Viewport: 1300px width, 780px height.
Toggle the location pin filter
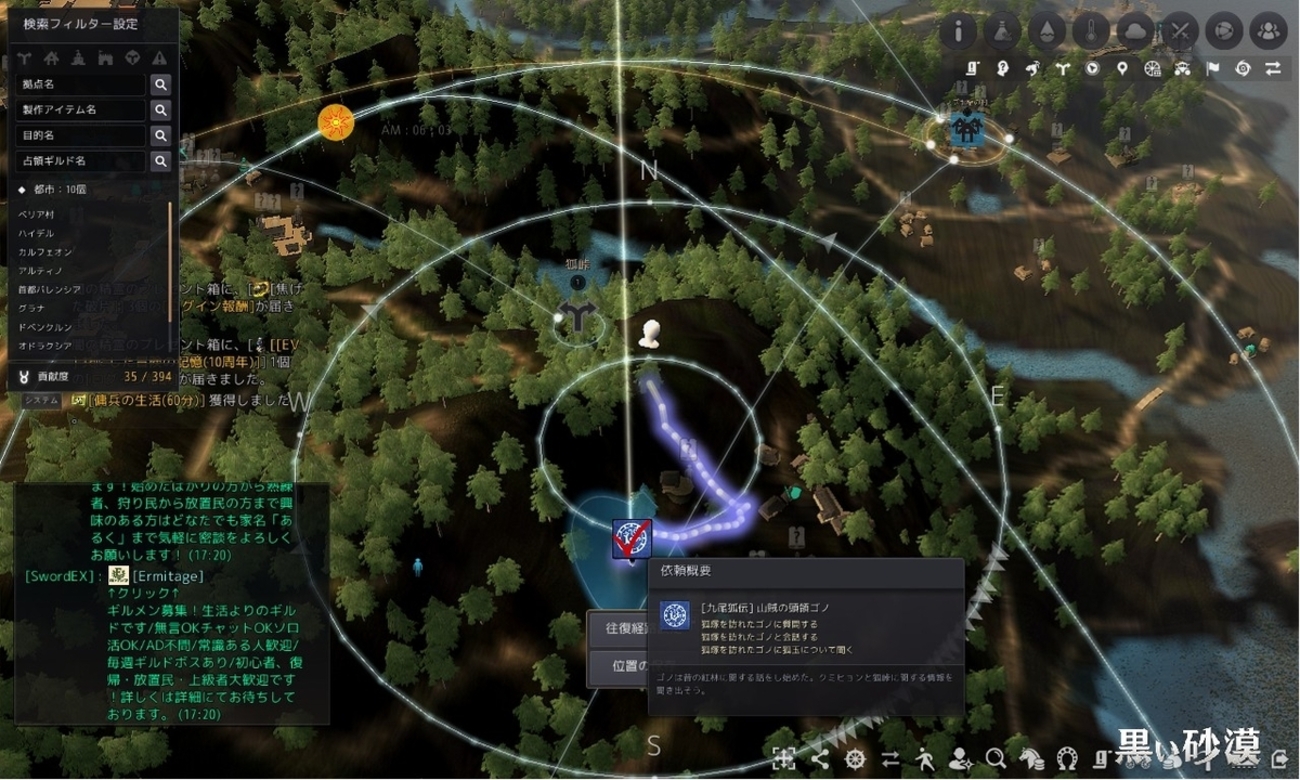click(x=1123, y=69)
